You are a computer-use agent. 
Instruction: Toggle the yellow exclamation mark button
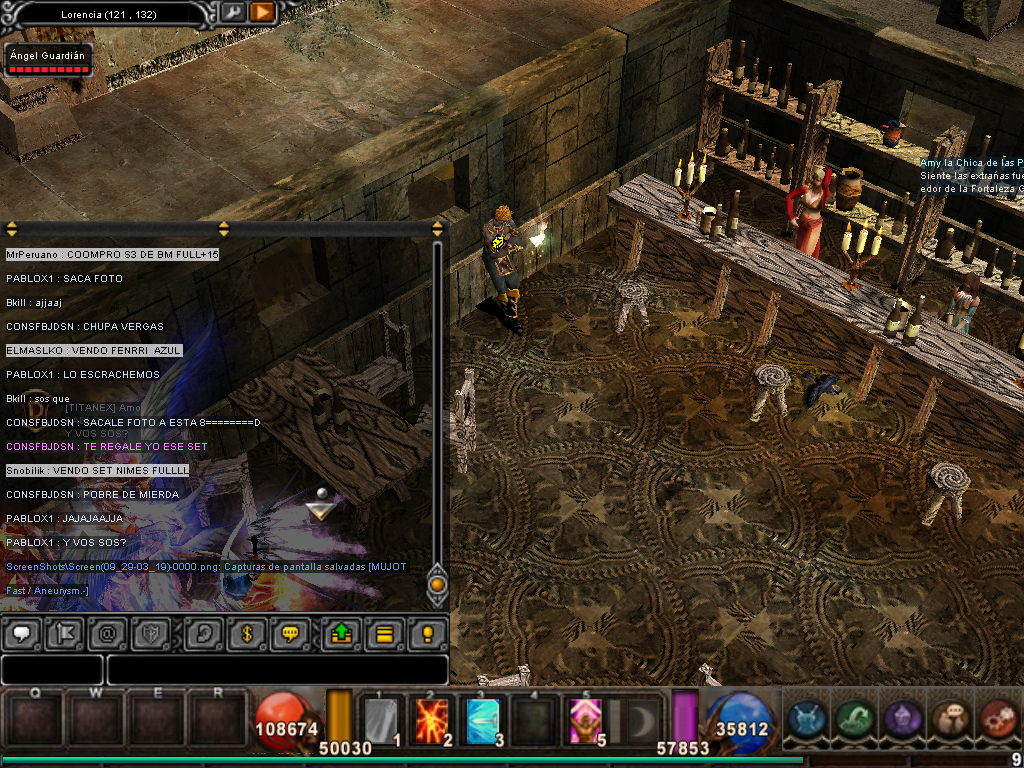click(x=427, y=633)
